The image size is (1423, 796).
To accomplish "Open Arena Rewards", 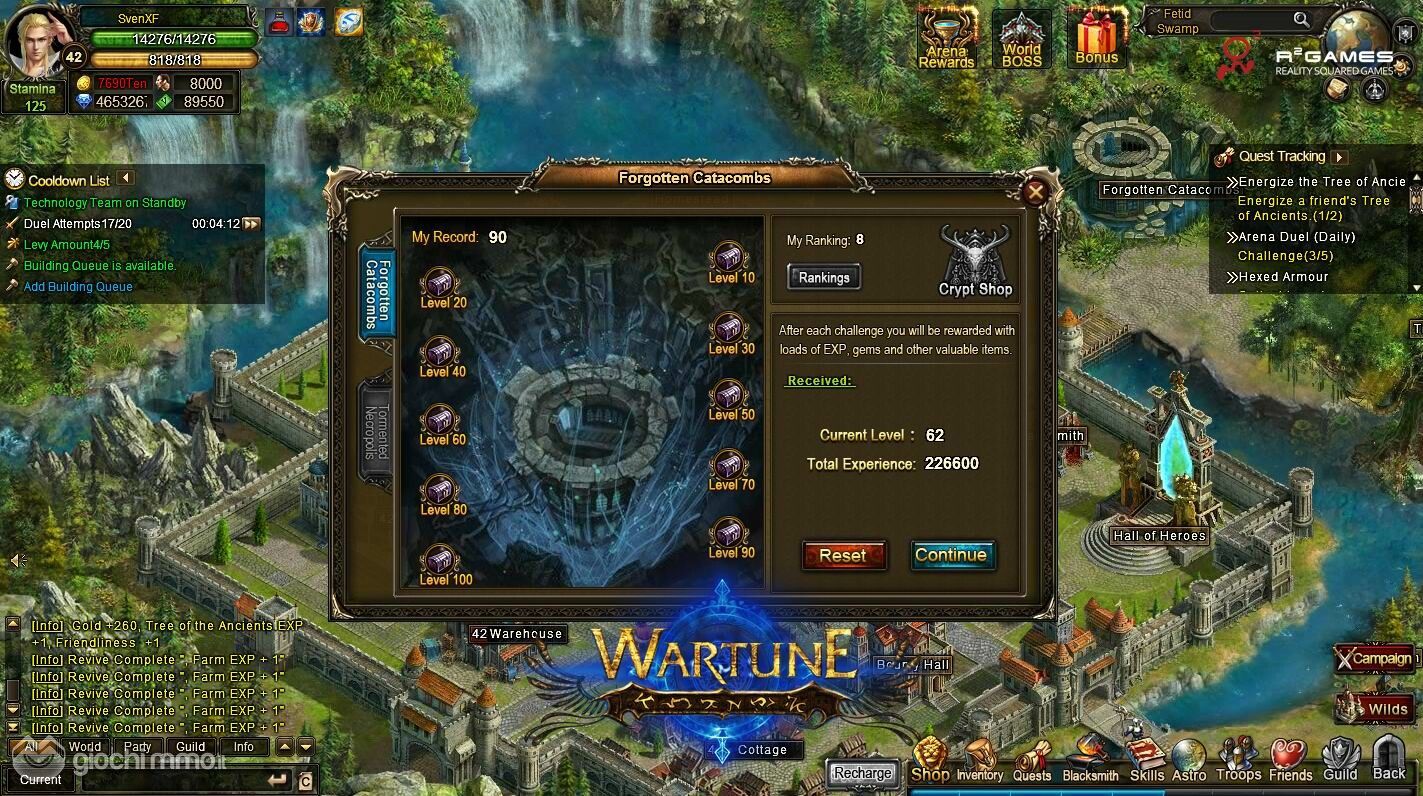I will 946,41.
